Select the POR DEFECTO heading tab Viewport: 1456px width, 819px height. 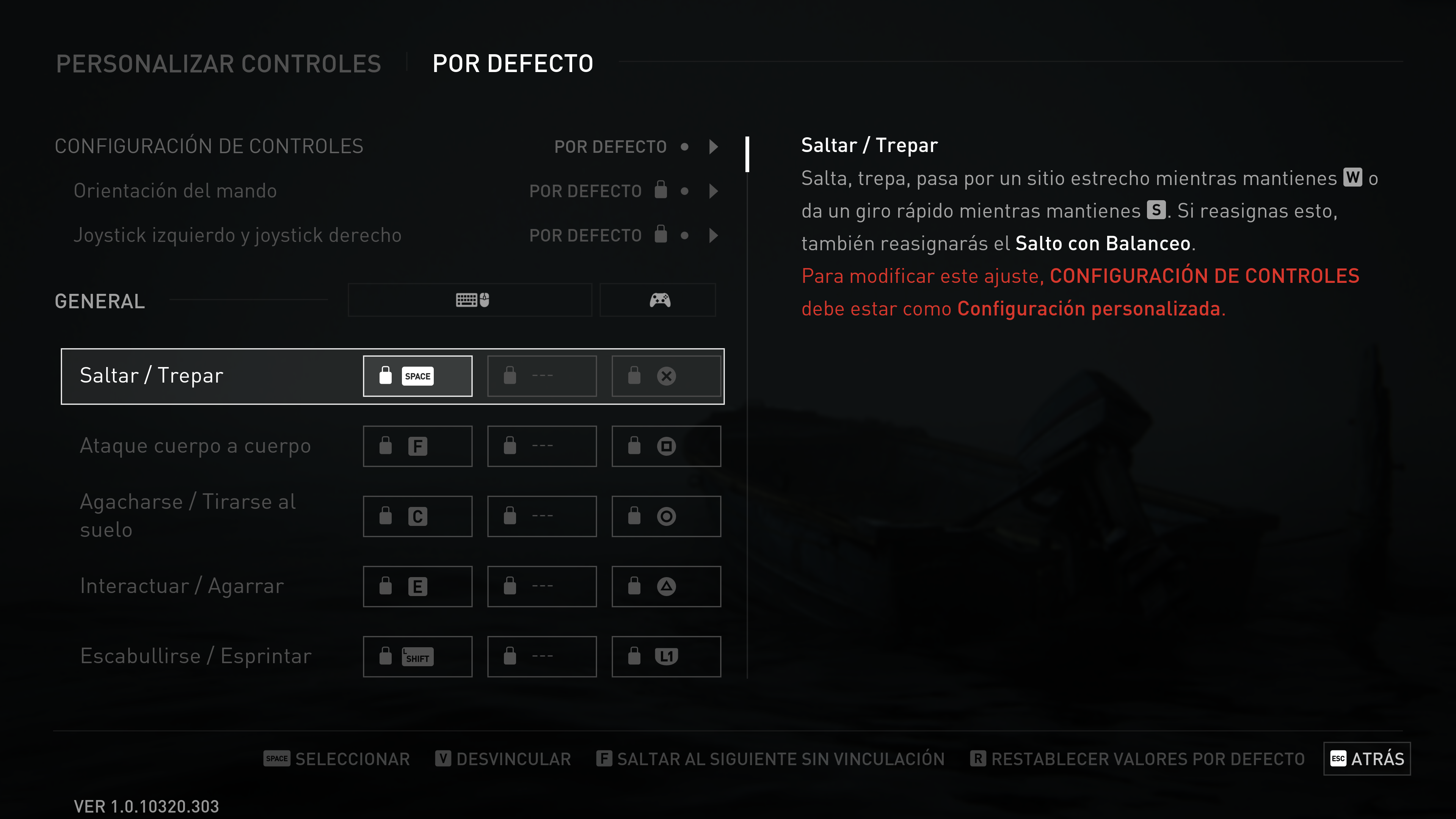(x=512, y=63)
